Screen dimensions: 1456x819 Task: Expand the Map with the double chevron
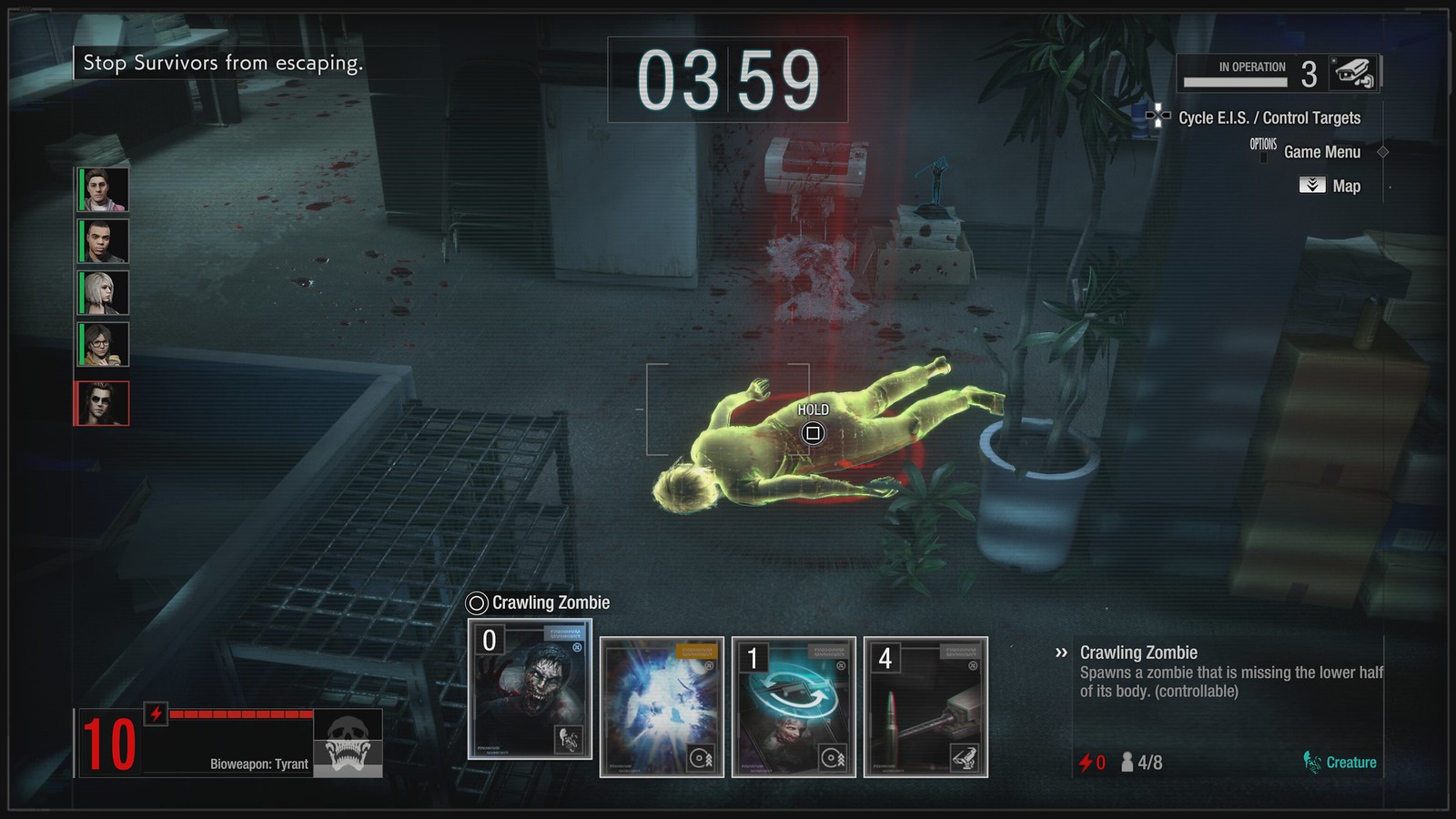point(1311,186)
